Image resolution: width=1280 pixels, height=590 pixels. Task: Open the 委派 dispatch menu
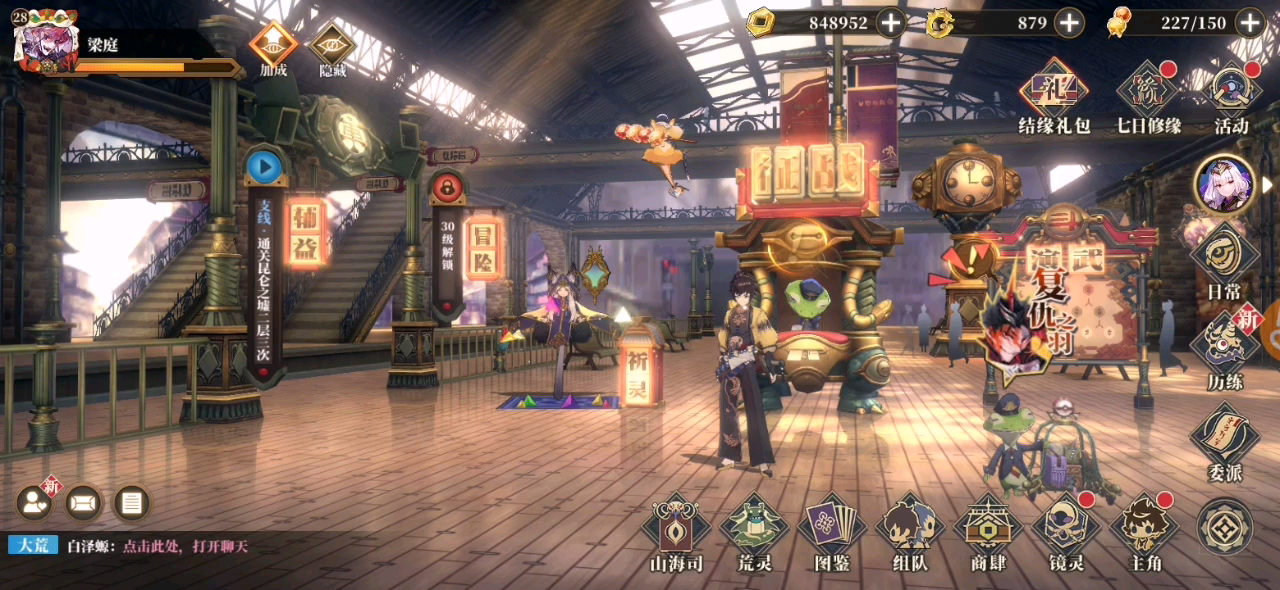(1224, 438)
